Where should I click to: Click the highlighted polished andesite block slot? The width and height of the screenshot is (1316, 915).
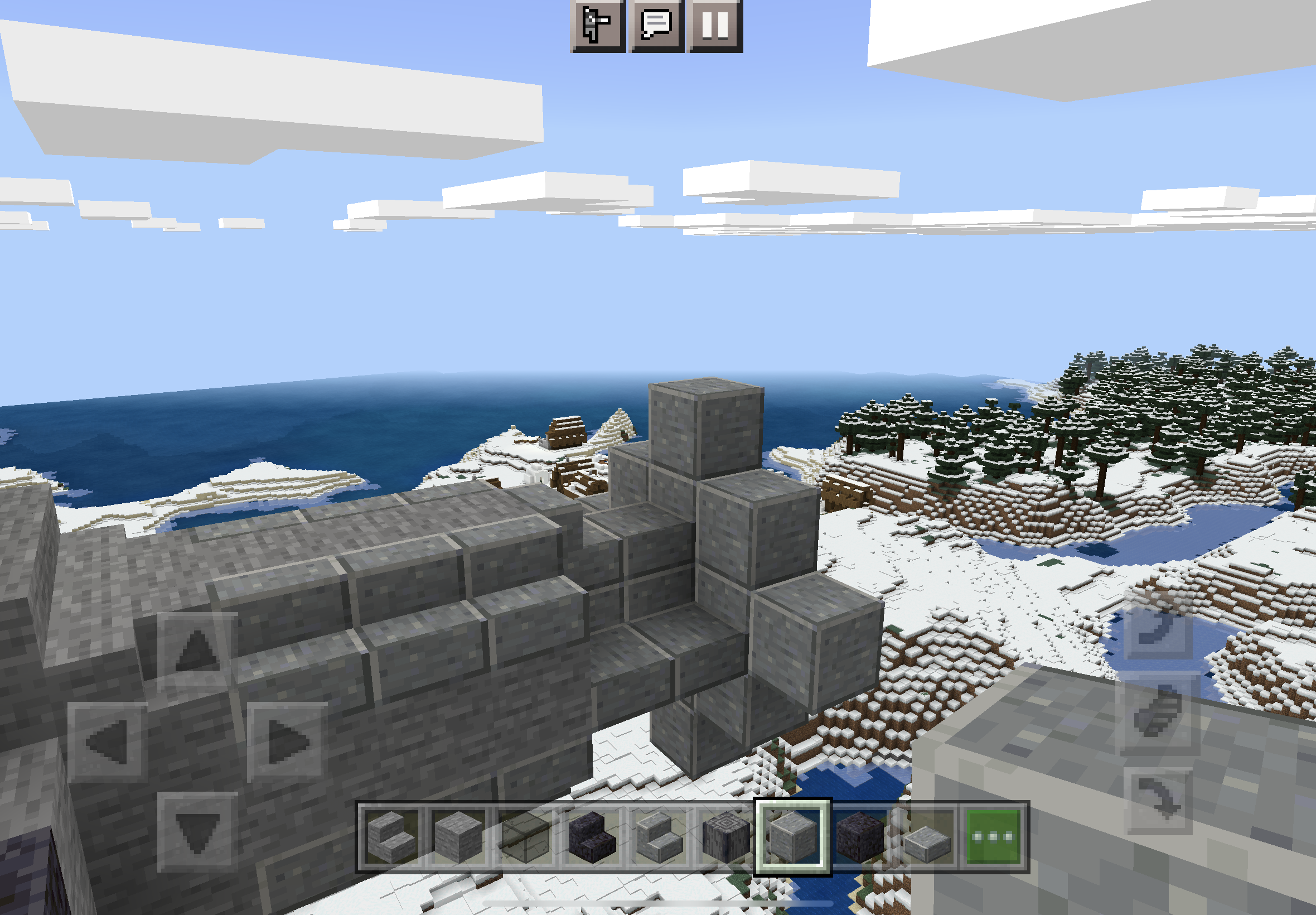(x=792, y=837)
